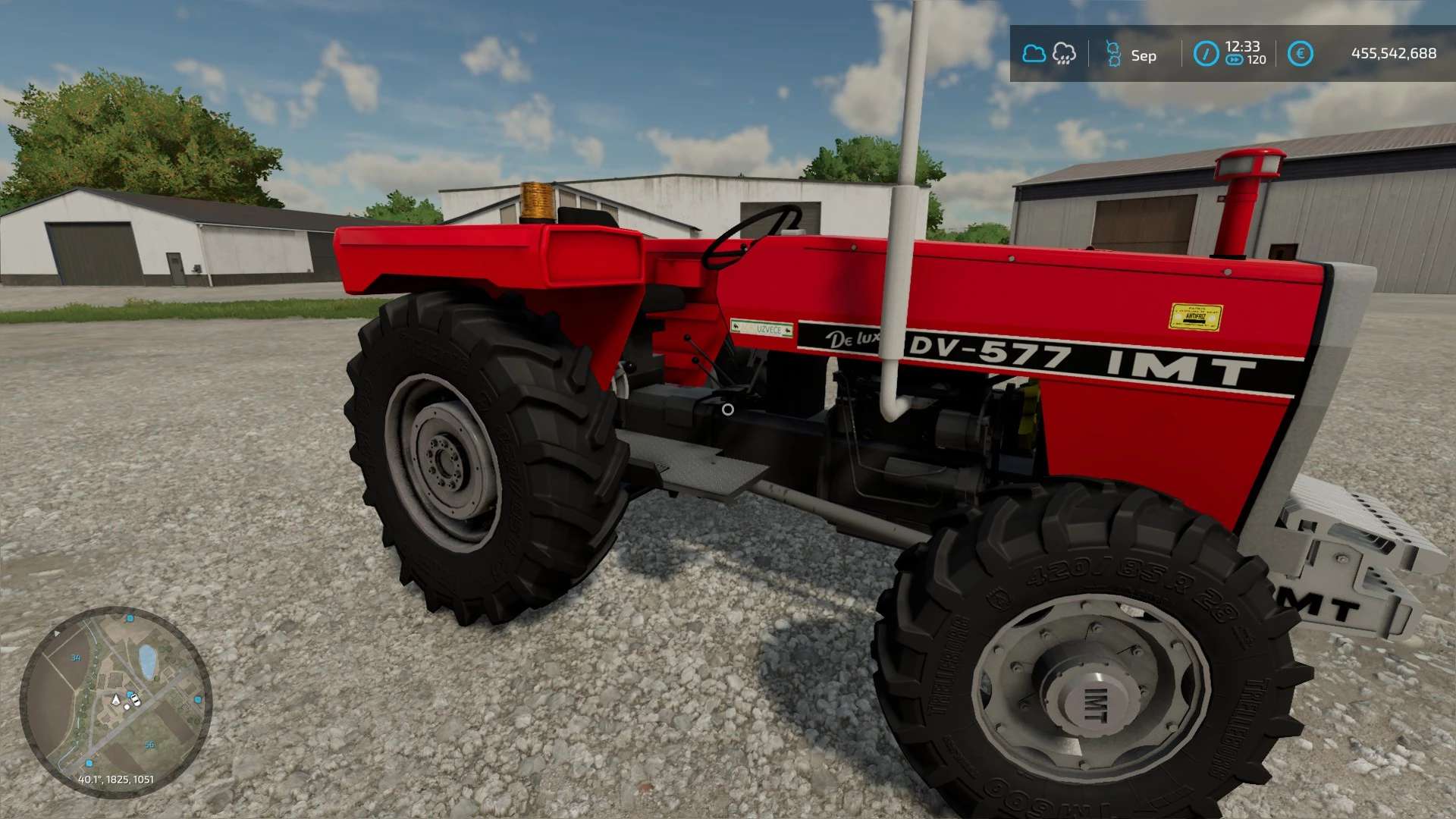Select the rain forecast icon
Image resolution: width=1456 pixels, height=819 pixels.
click(x=1064, y=54)
